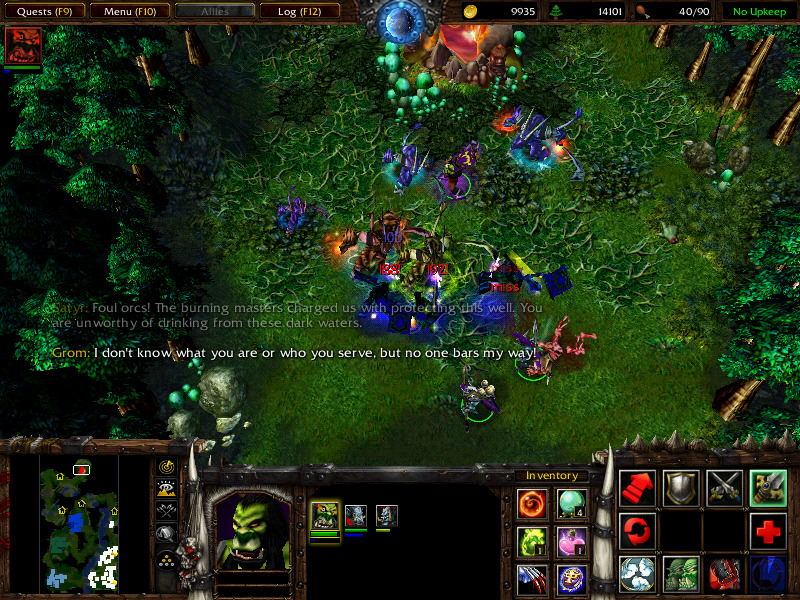800x600 pixels.
Task: Toggle minimap terrain display button
Action: 167,489
